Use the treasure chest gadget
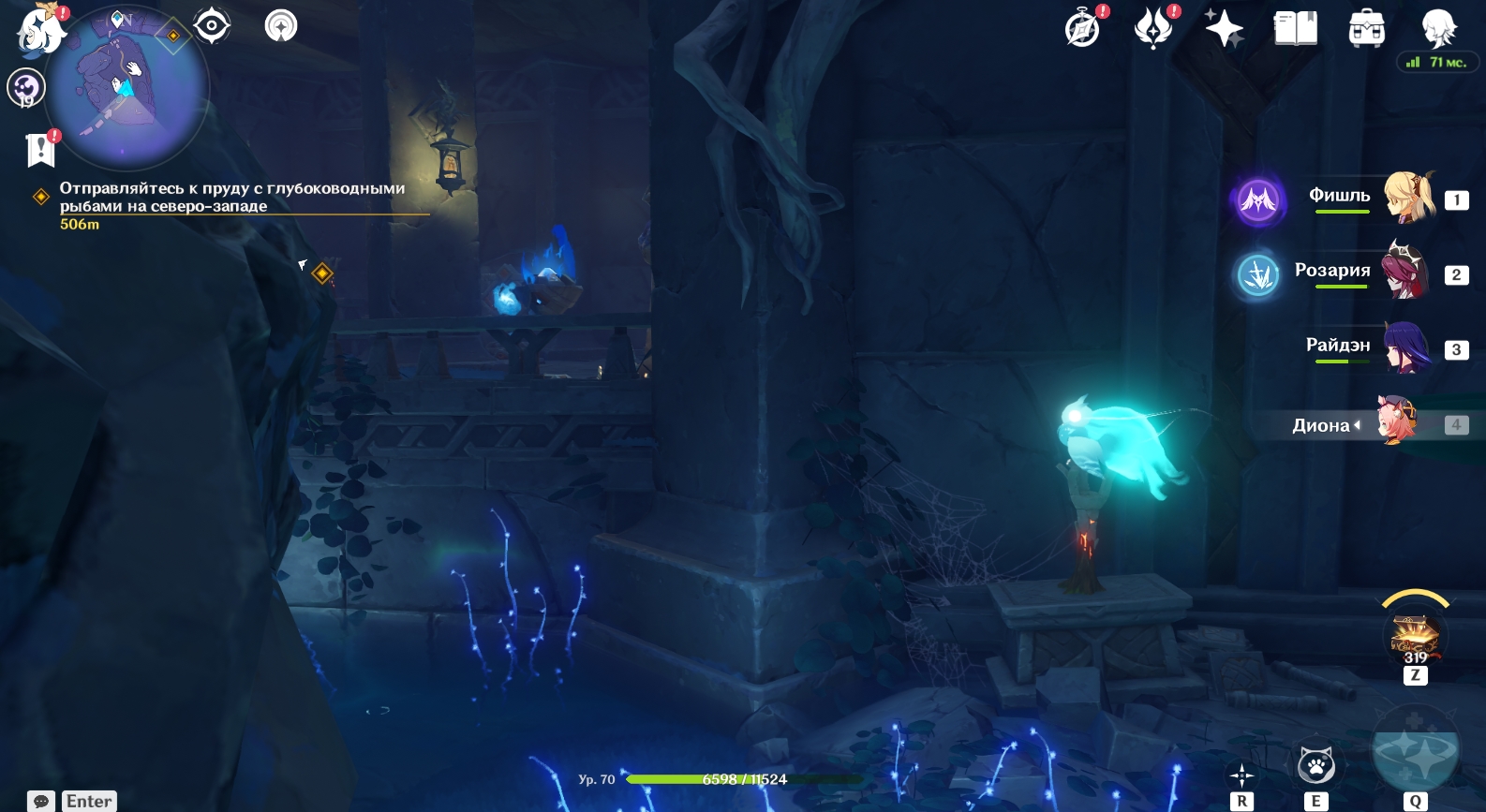The width and height of the screenshot is (1486, 812). coord(1415,636)
